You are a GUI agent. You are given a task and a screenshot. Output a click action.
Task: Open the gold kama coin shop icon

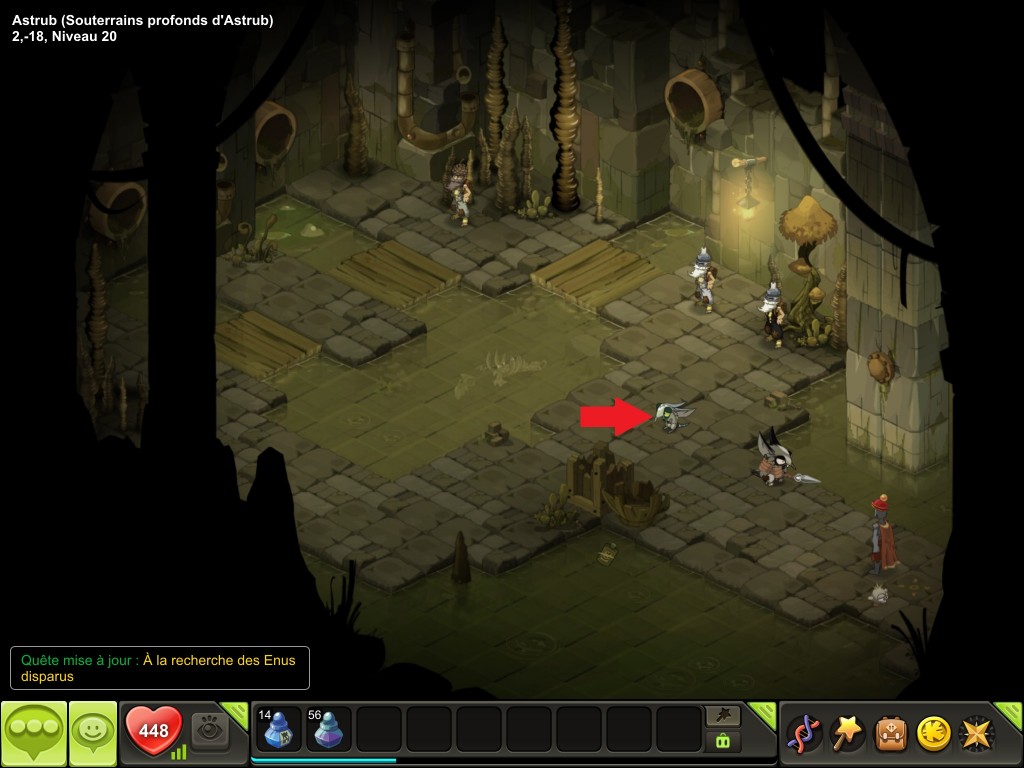pyautogui.click(x=933, y=733)
